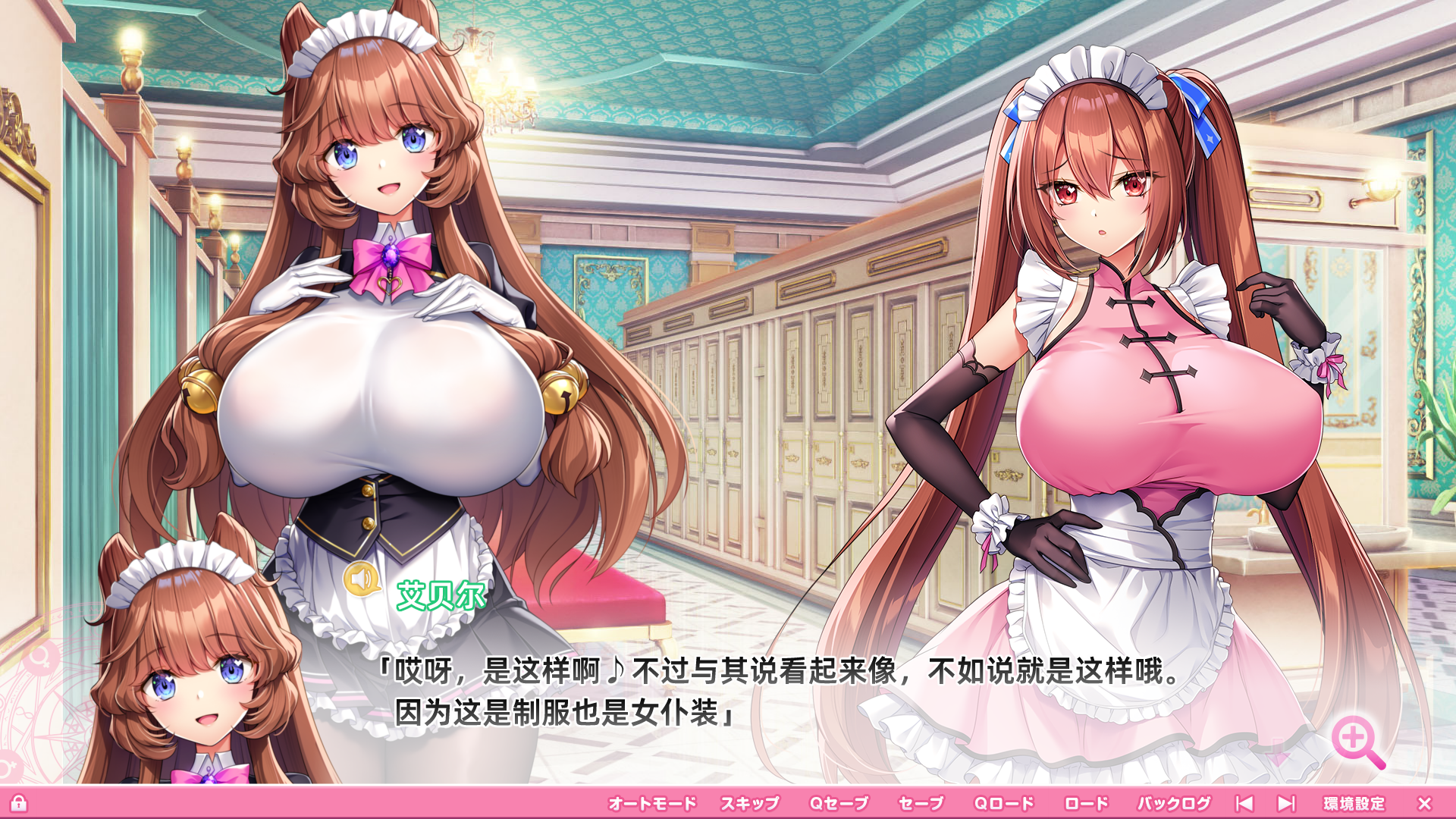Open the ロード load screen
1456x819 pixels.
[x=1087, y=802]
